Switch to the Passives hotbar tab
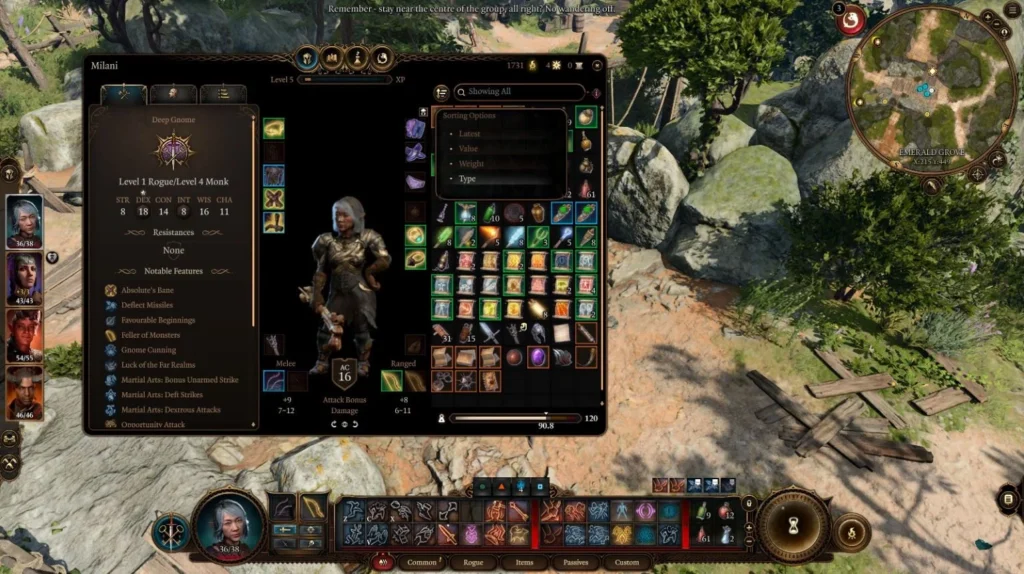Screen dimensions: 1024x574 pos(576,563)
